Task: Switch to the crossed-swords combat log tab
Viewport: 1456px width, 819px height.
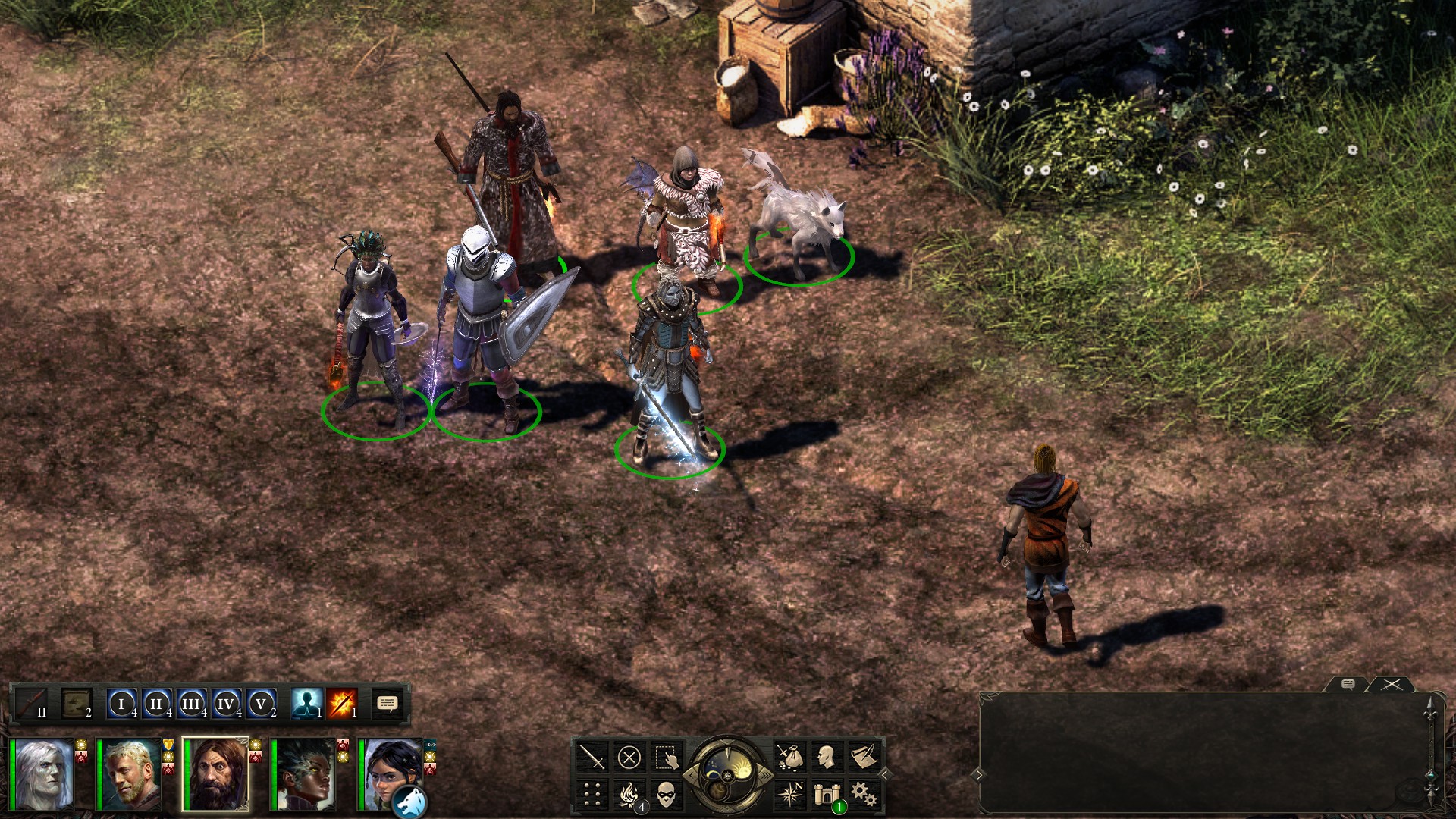Action: click(1392, 684)
